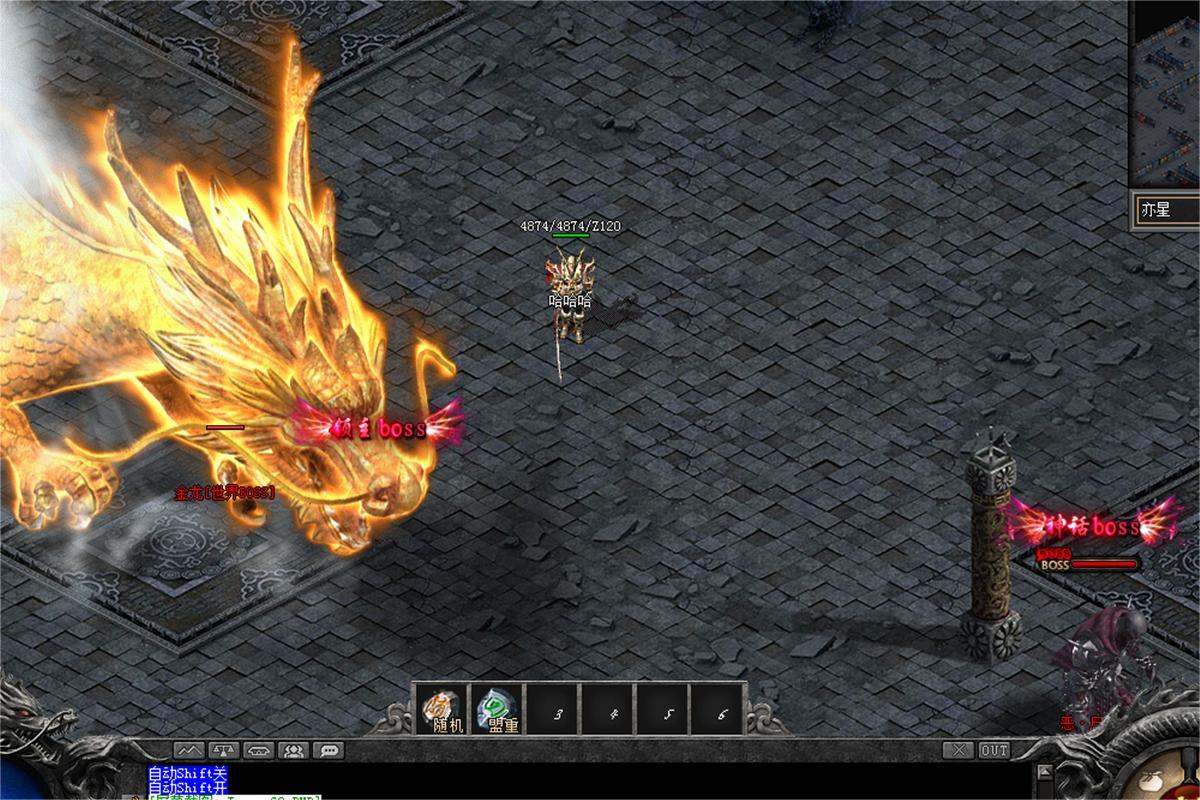
Task: Click the mountain-shaped map button
Action: pyautogui.click(x=188, y=750)
